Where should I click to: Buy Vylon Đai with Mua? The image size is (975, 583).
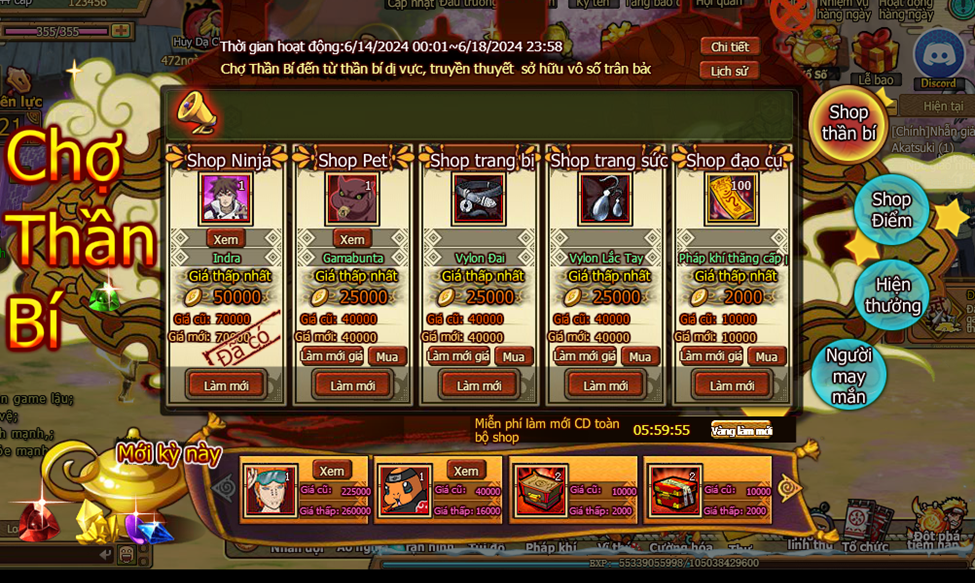point(513,357)
